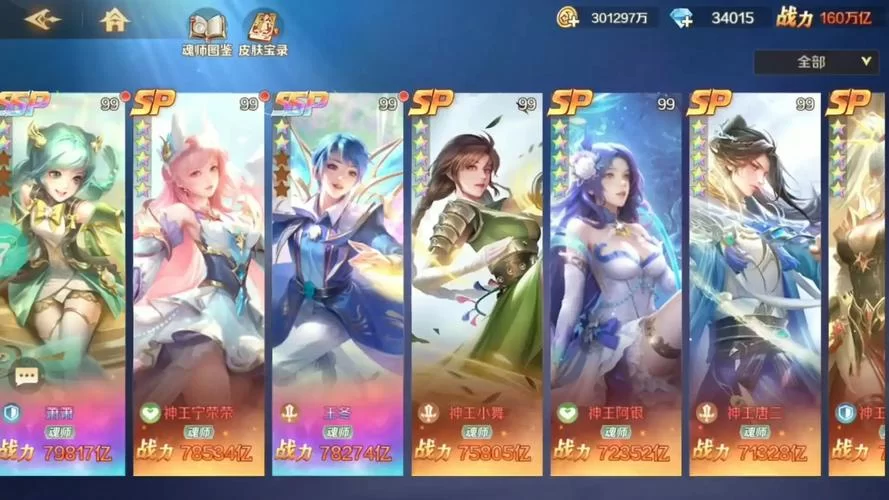This screenshot has width=889, height=500.
Task: Open the 神王阿银 hero card
Action: coord(614,280)
